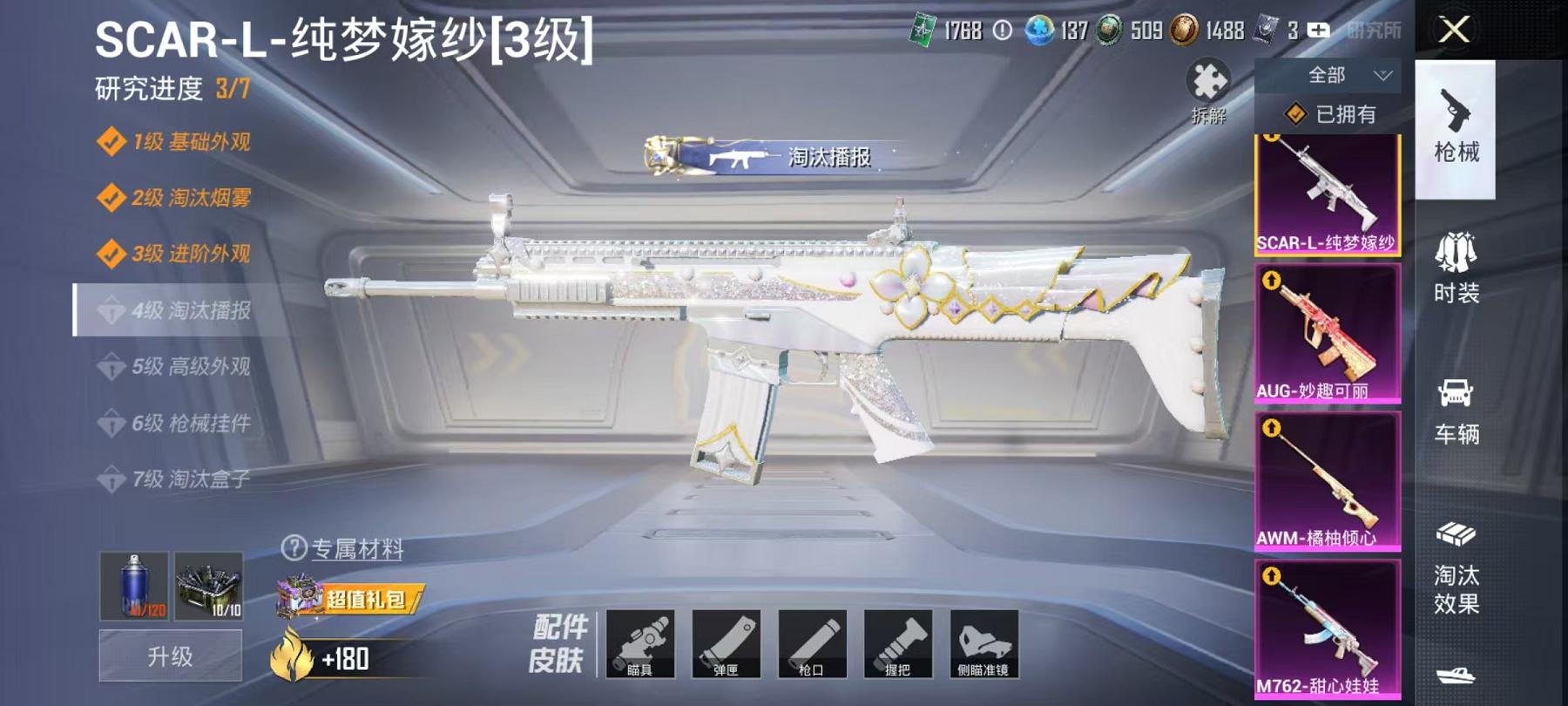Toggle the 已拥有 owned filter

click(x=1327, y=114)
